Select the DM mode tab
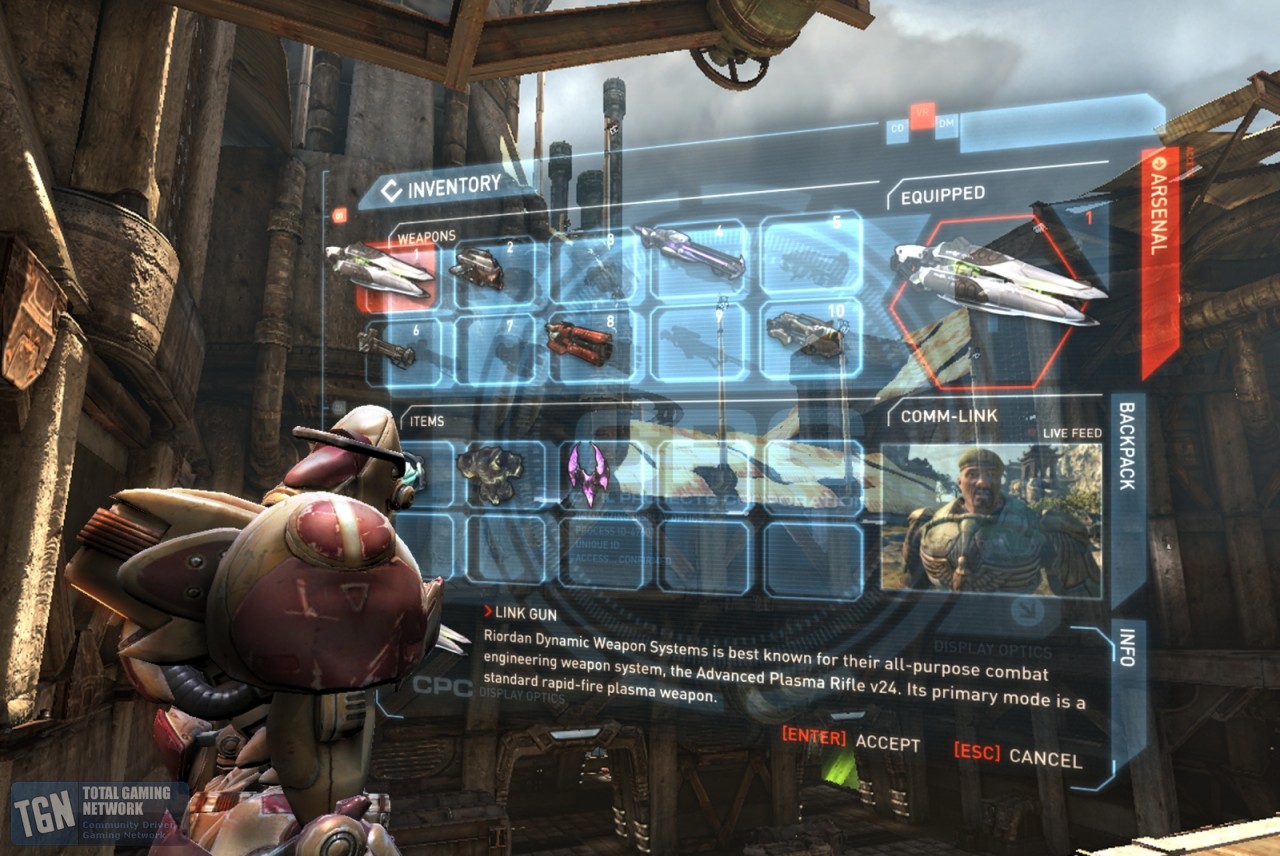This screenshot has height=856, width=1280. (945, 122)
